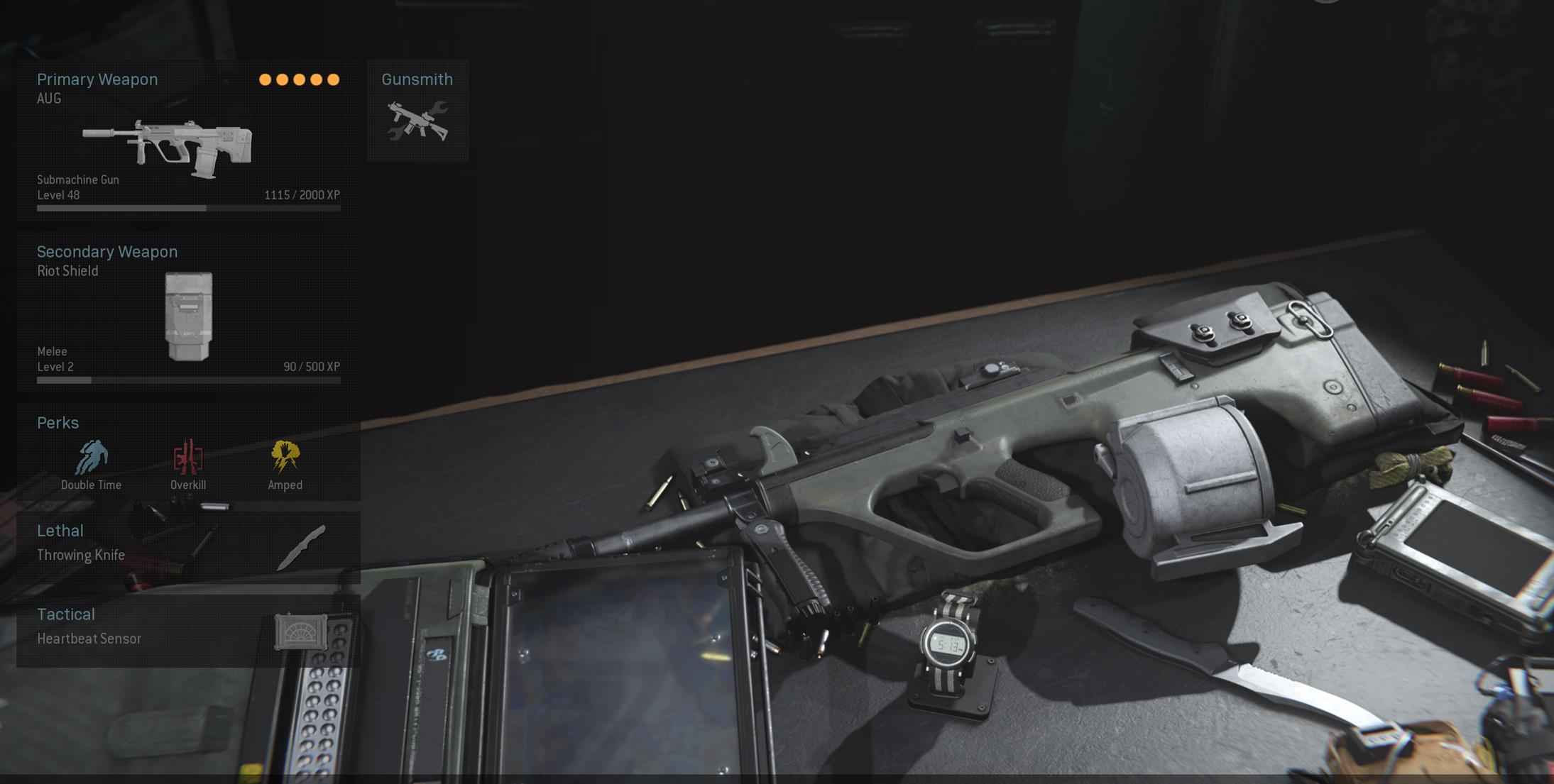
Task: Expand the Secondary Weapon panel
Action: pos(108,252)
